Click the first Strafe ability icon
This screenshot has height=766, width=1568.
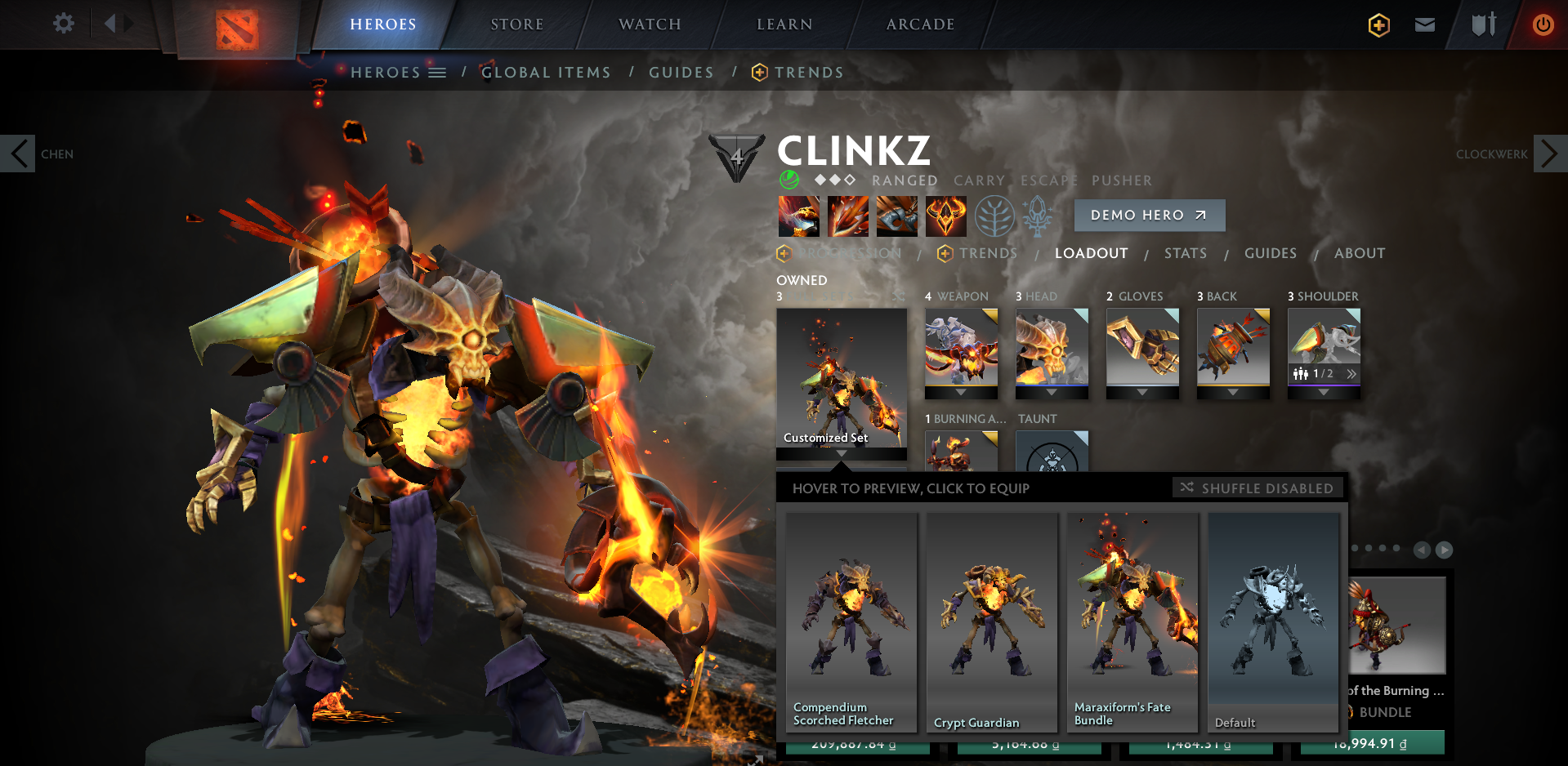pos(799,216)
